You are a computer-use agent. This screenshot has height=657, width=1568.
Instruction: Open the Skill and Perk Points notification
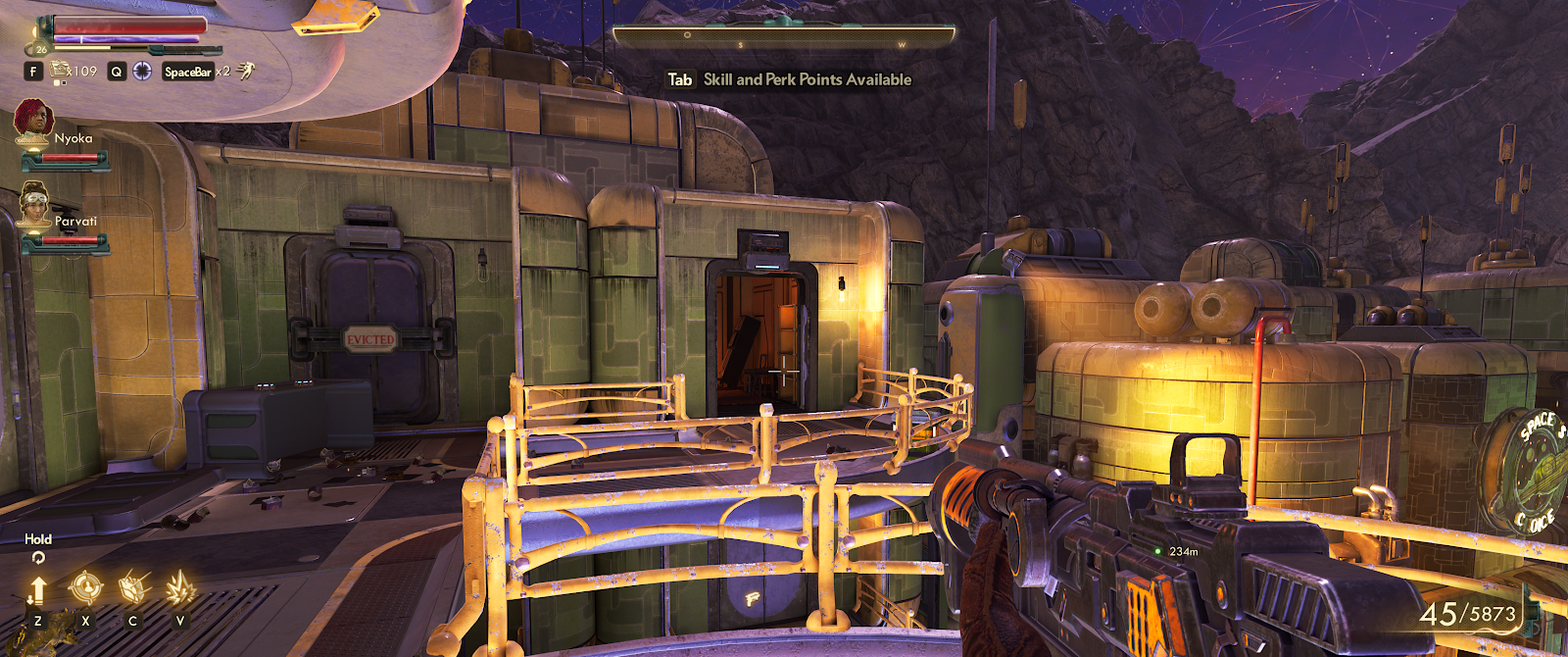coord(790,79)
